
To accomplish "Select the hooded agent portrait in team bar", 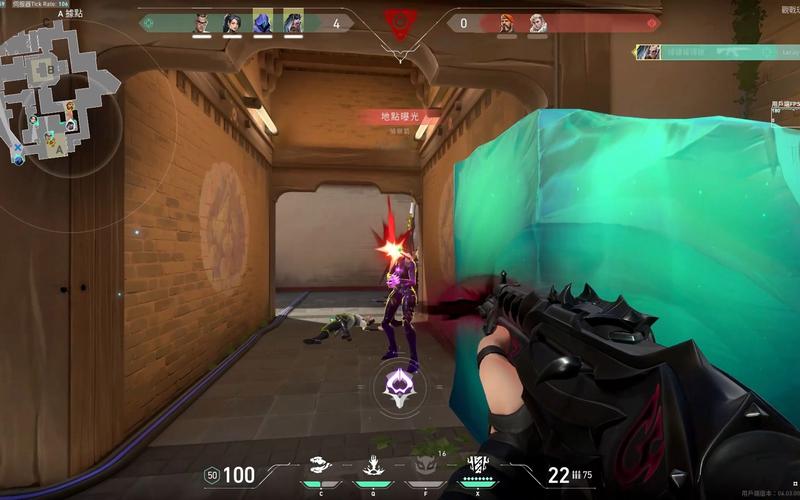I will tap(263, 22).
